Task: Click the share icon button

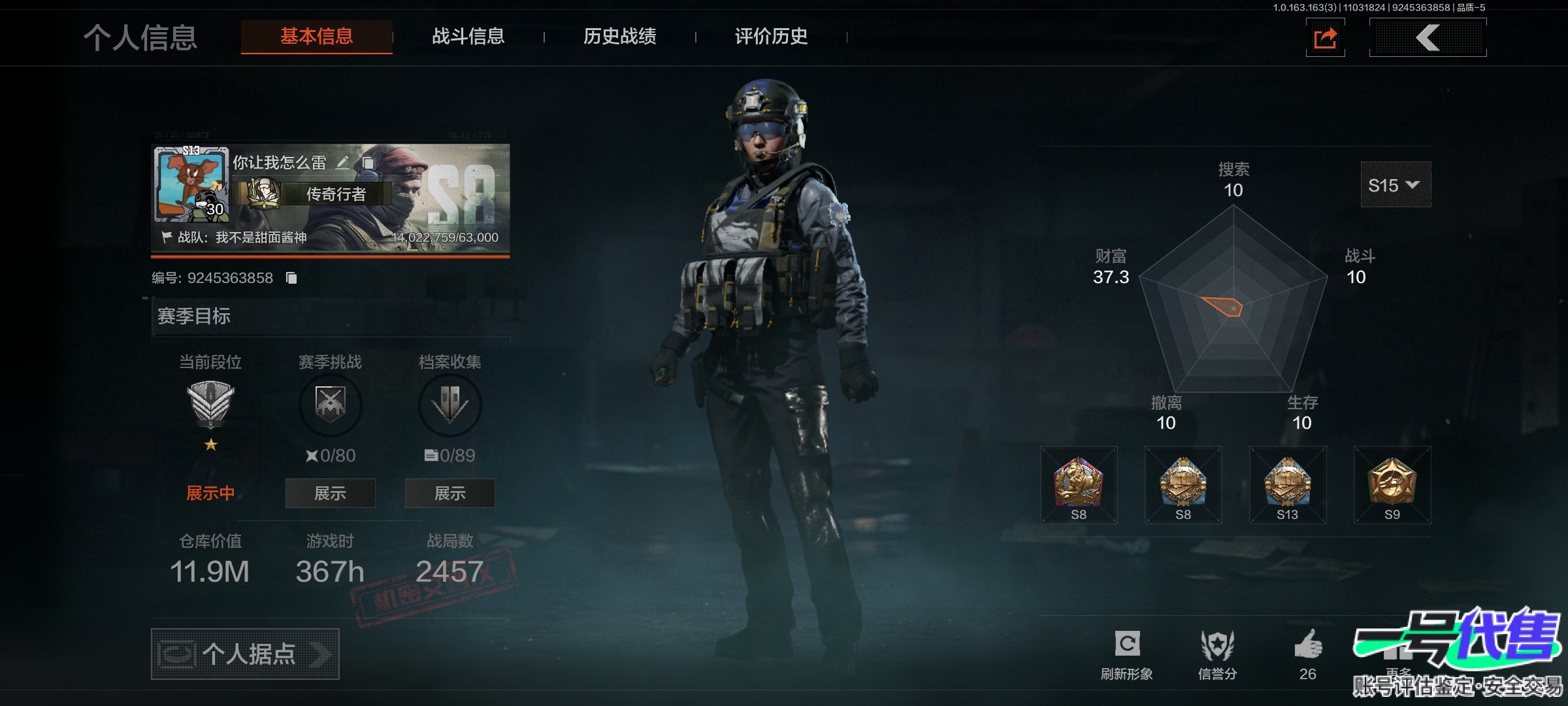Action: coord(1325,38)
